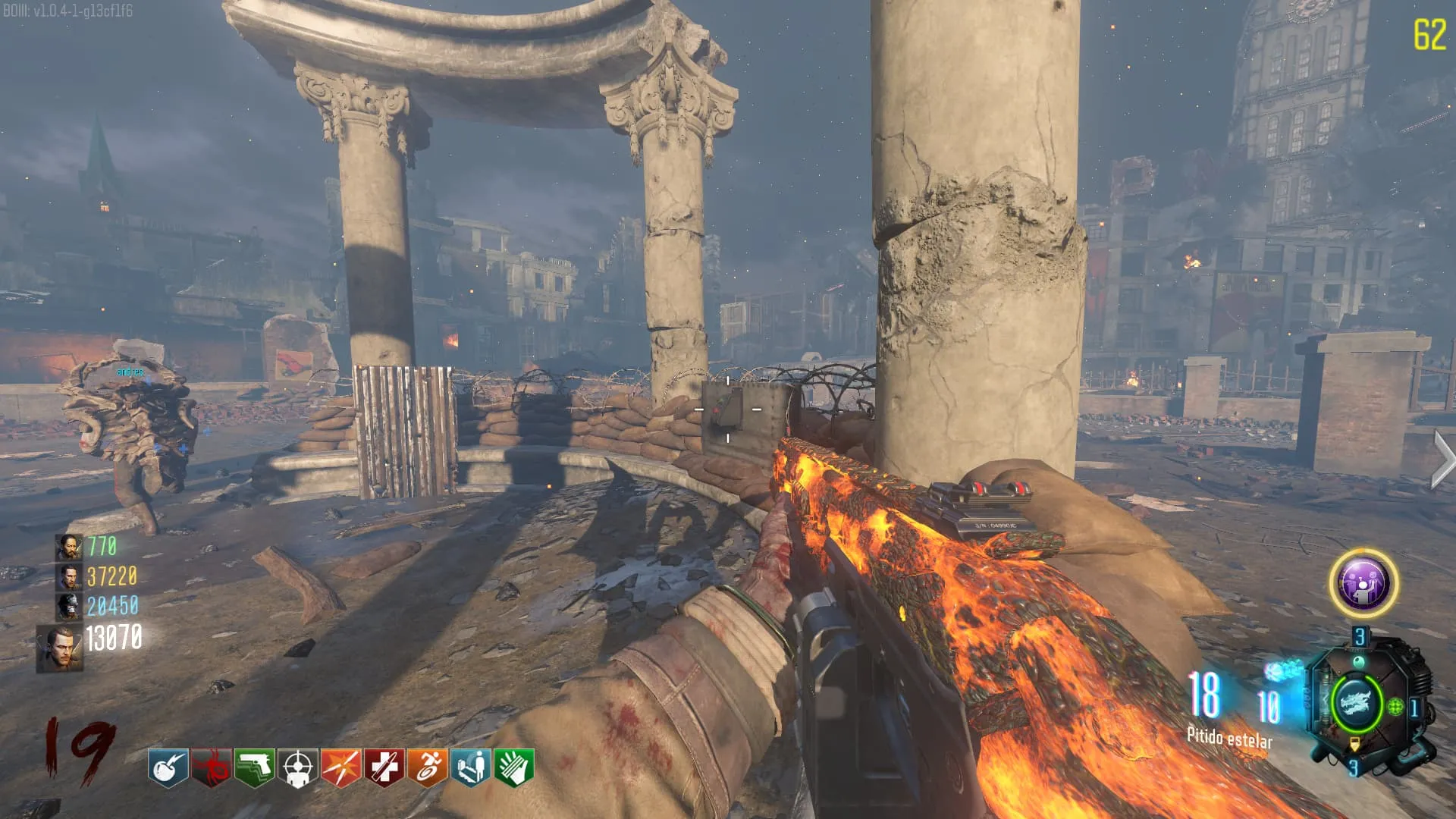Image resolution: width=1456 pixels, height=819 pixels.
Task: Select the player portrait beside 37220 points
Action: point(69,577)
